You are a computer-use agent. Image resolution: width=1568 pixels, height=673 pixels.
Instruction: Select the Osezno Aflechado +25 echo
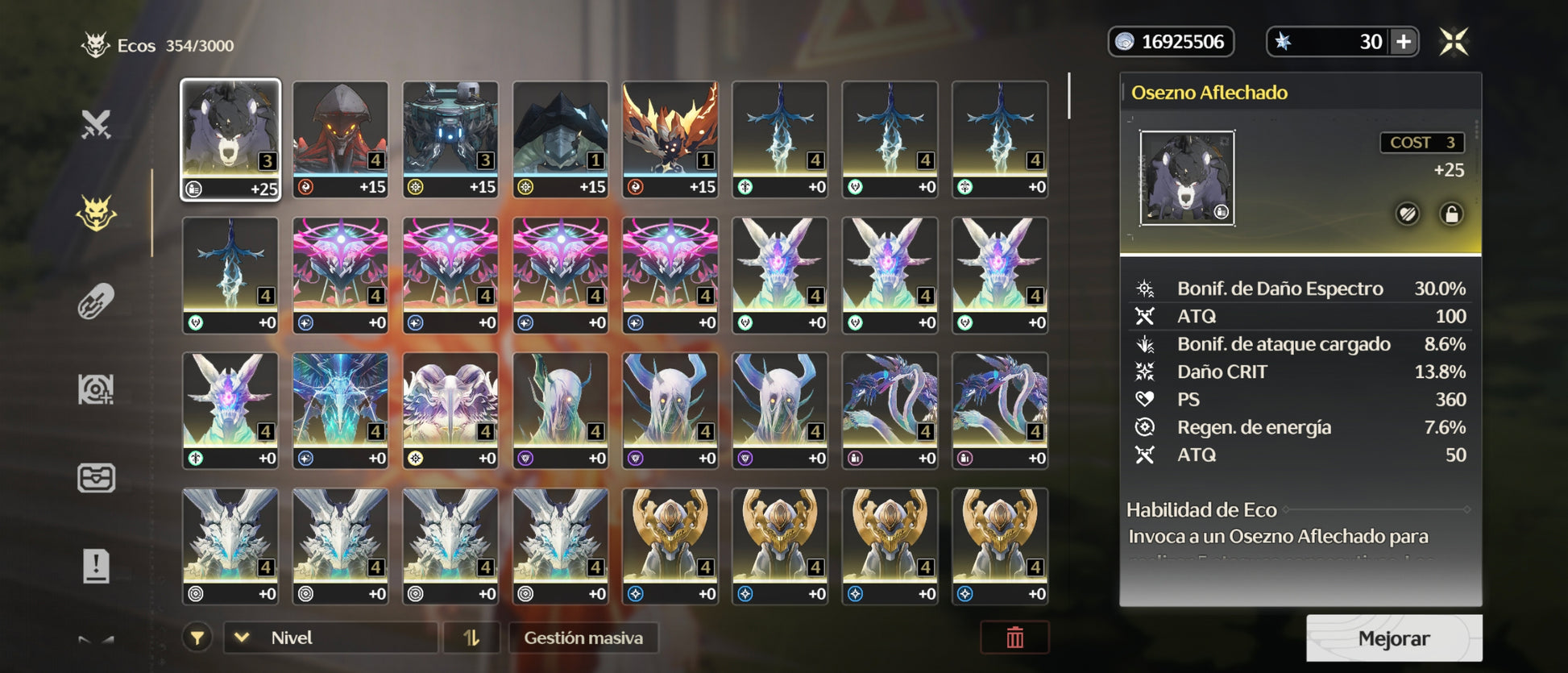(x=230, y=139)
